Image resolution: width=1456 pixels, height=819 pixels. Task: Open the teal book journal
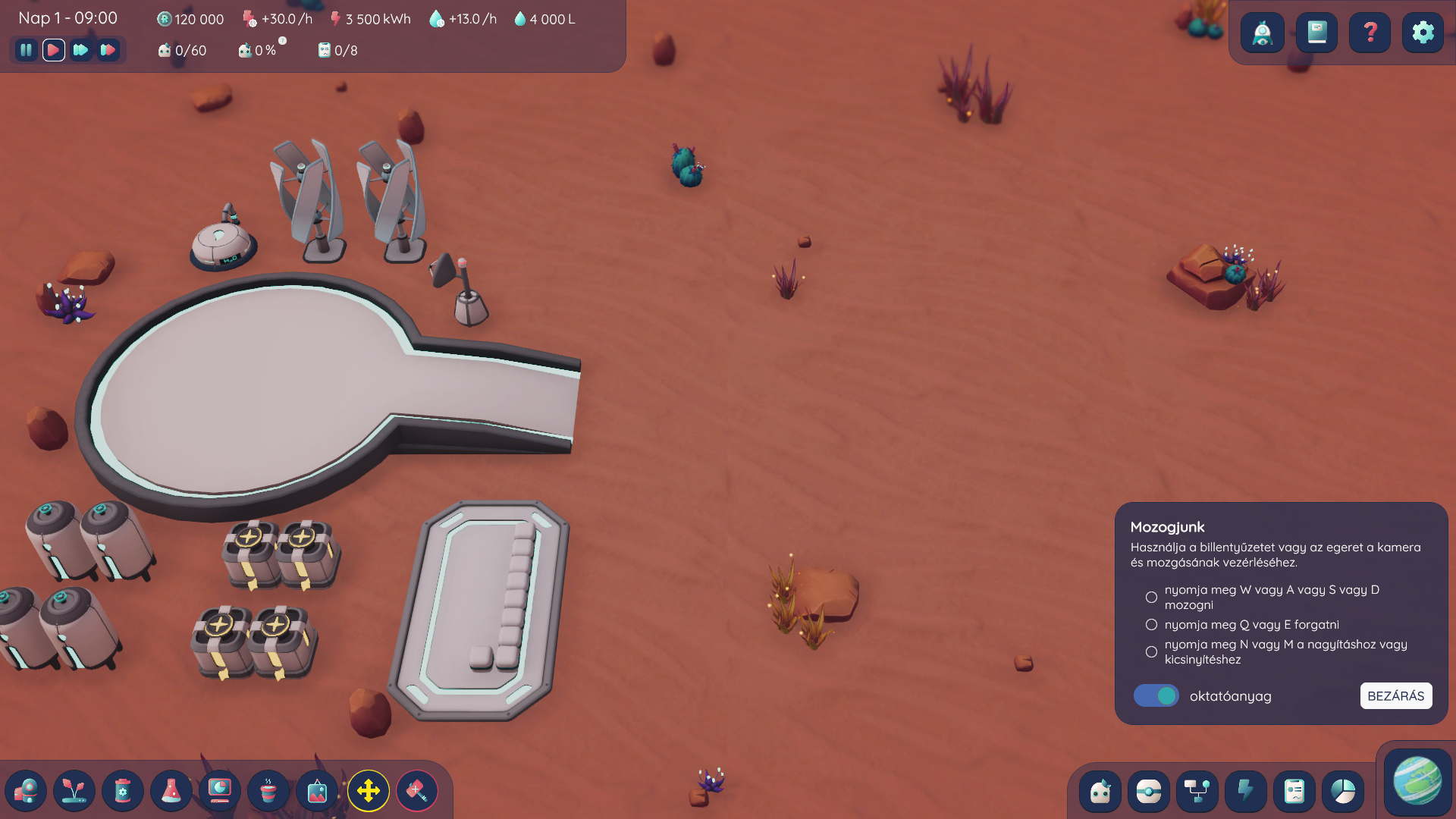(1316, 33)
